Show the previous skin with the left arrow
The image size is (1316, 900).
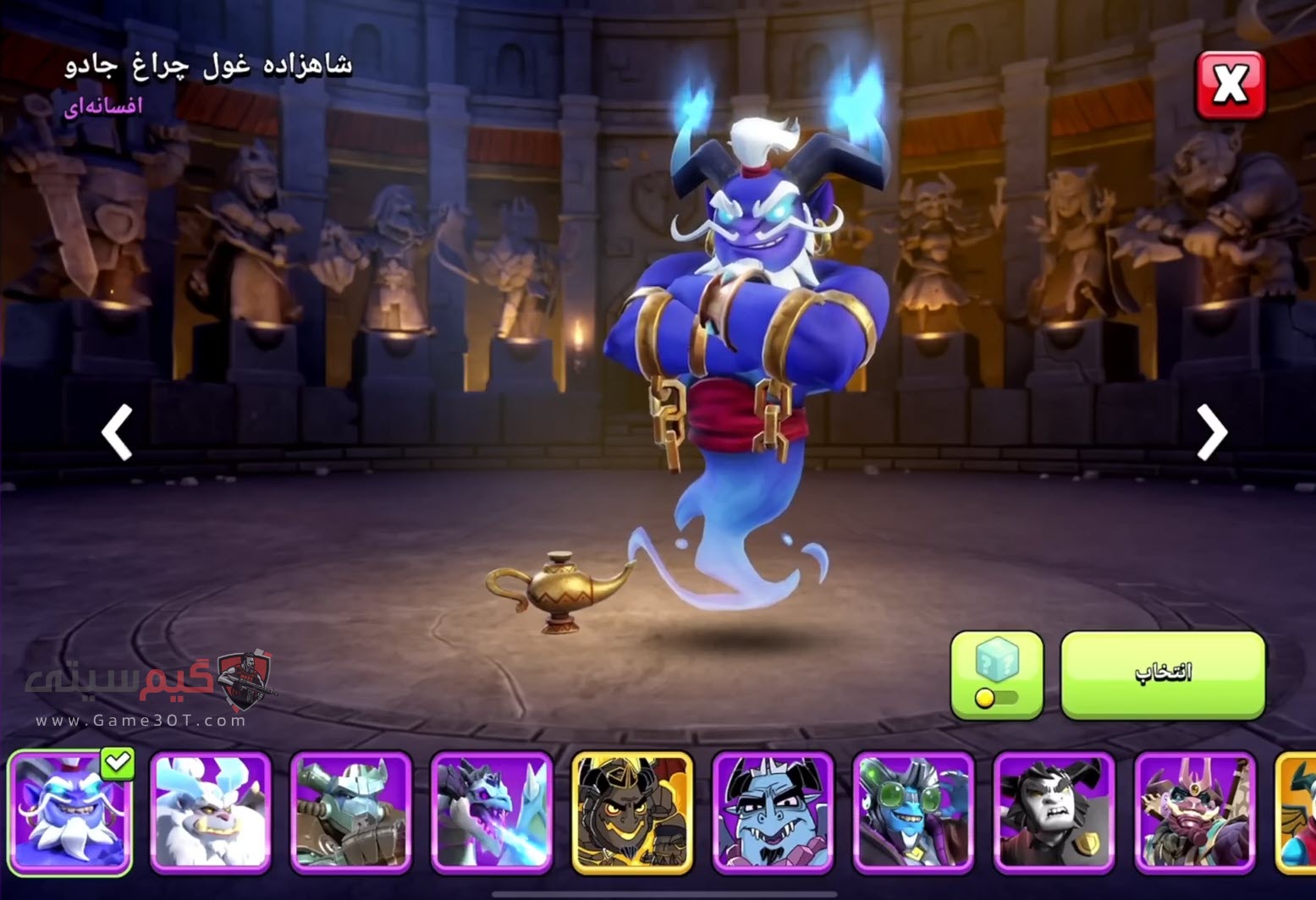(x=117, y=431)
